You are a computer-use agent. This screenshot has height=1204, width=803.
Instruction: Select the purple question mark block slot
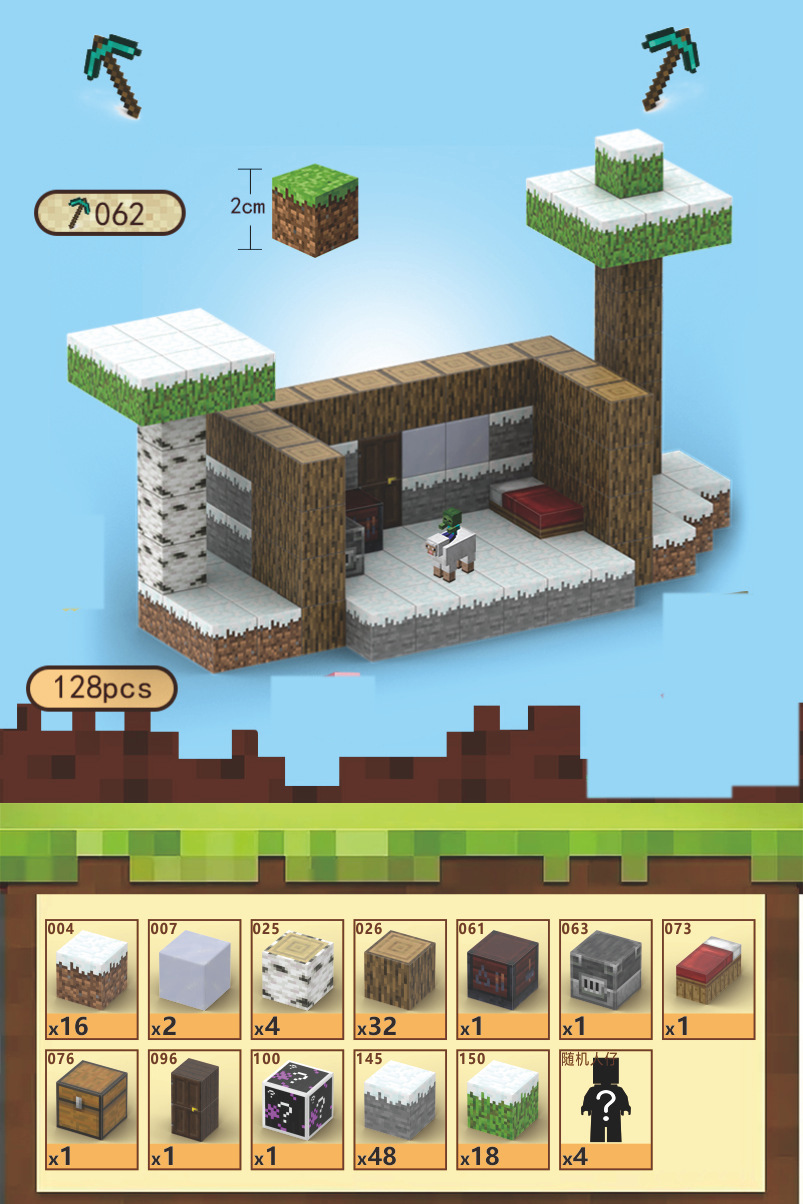pyautogui.click(x=297, y=1109)
